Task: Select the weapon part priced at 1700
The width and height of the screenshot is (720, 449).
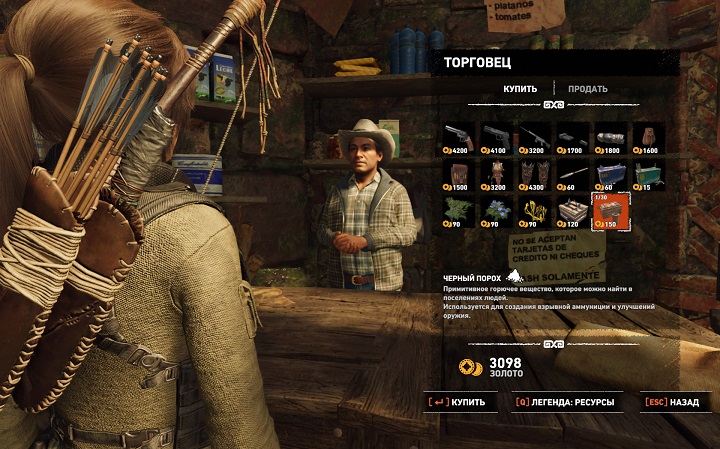Action: (574, 138)
